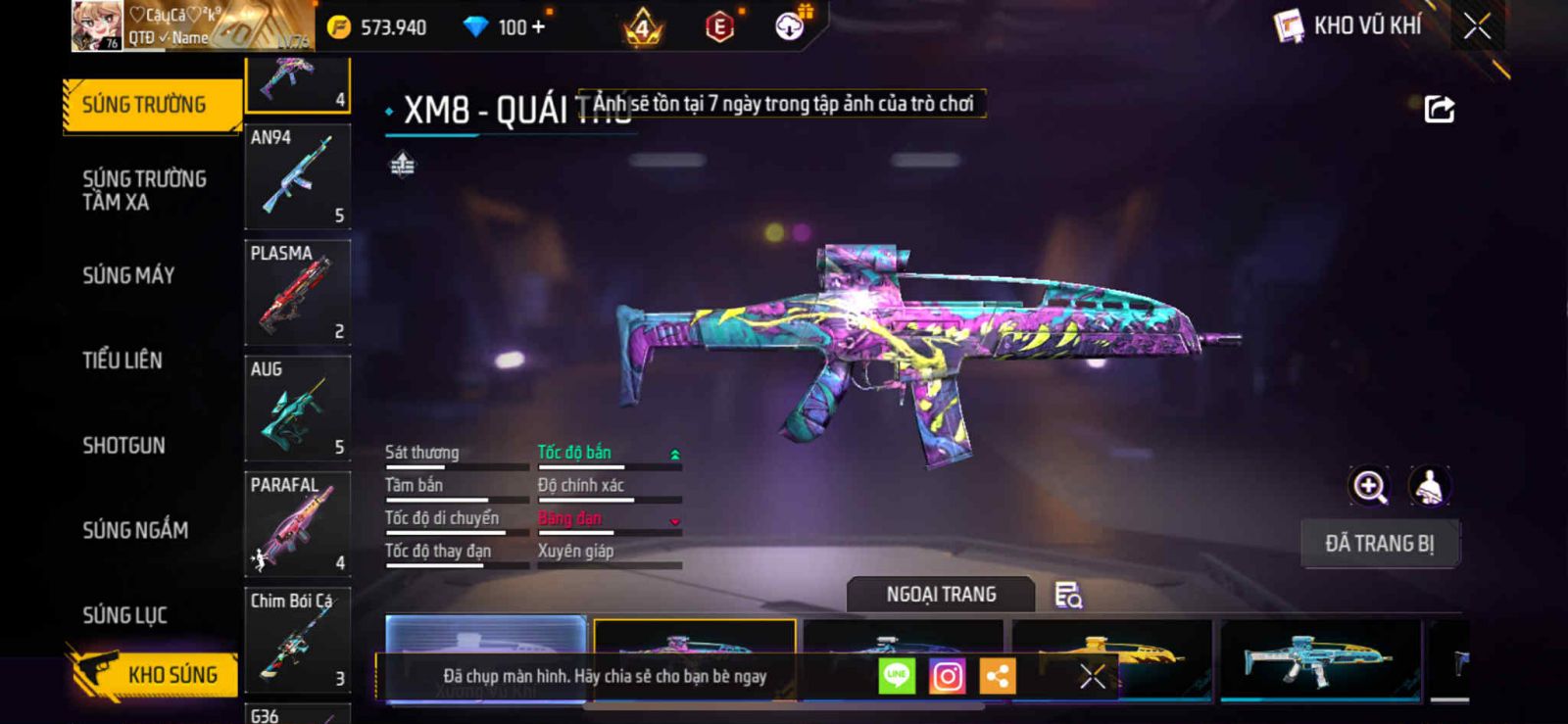1568x724 pixels.
Task: Dismiss the screenshot share popup
Action: (1092, 676)
